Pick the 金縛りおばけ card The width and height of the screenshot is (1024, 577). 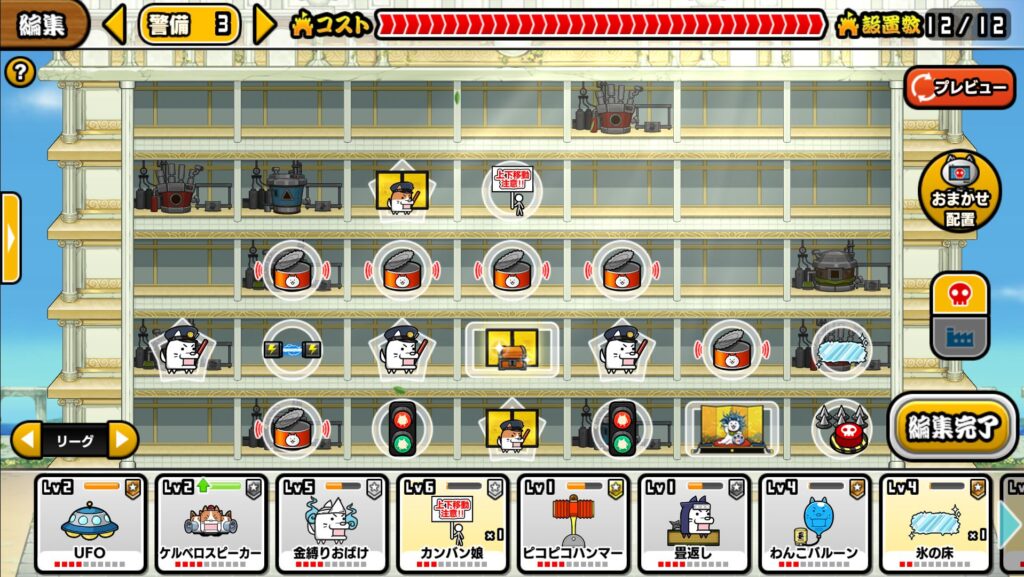pyautogui.click(x=332, y=523)
